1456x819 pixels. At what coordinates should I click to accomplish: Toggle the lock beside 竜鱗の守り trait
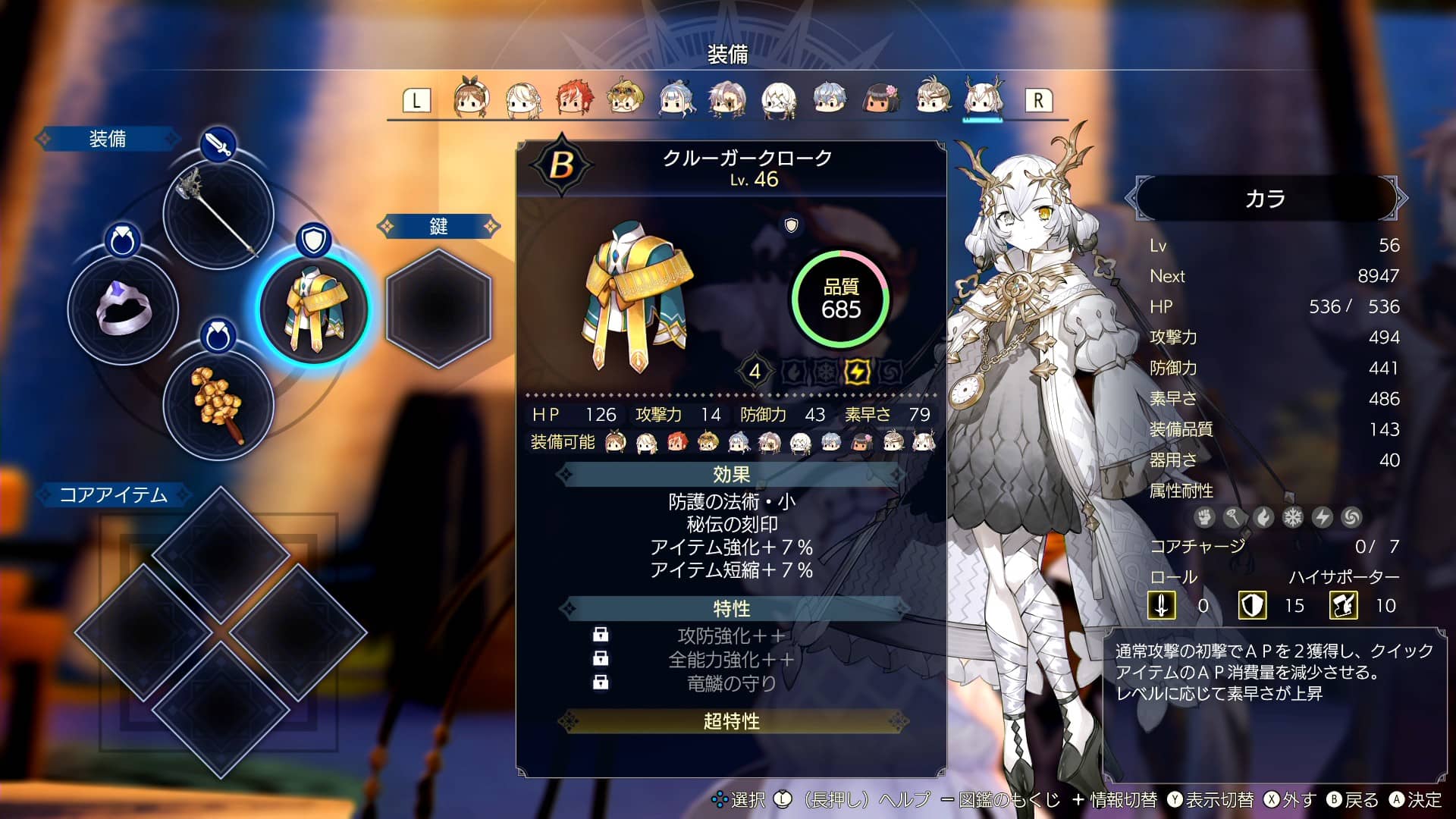pos(600,683)
